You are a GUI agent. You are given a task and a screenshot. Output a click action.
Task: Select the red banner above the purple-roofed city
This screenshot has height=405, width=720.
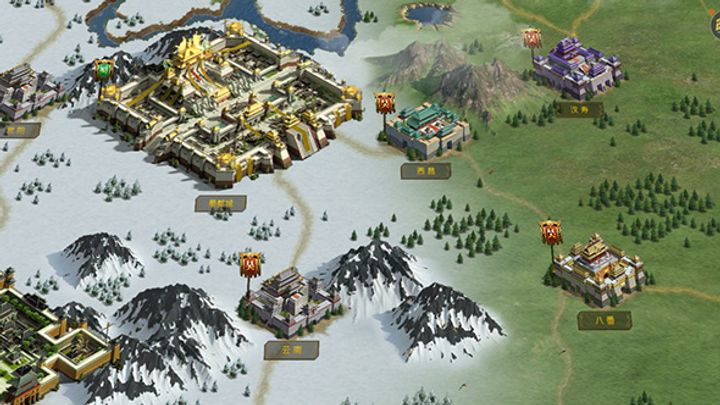(532, 39)
